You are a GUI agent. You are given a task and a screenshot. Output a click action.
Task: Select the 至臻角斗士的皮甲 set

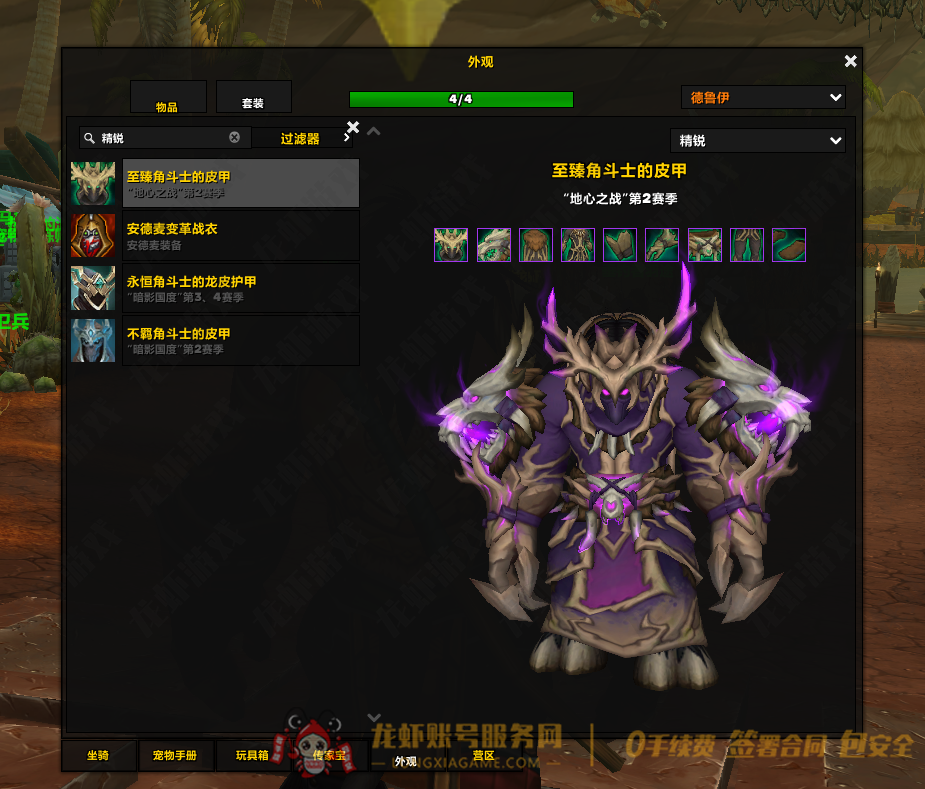click(240, 183)
